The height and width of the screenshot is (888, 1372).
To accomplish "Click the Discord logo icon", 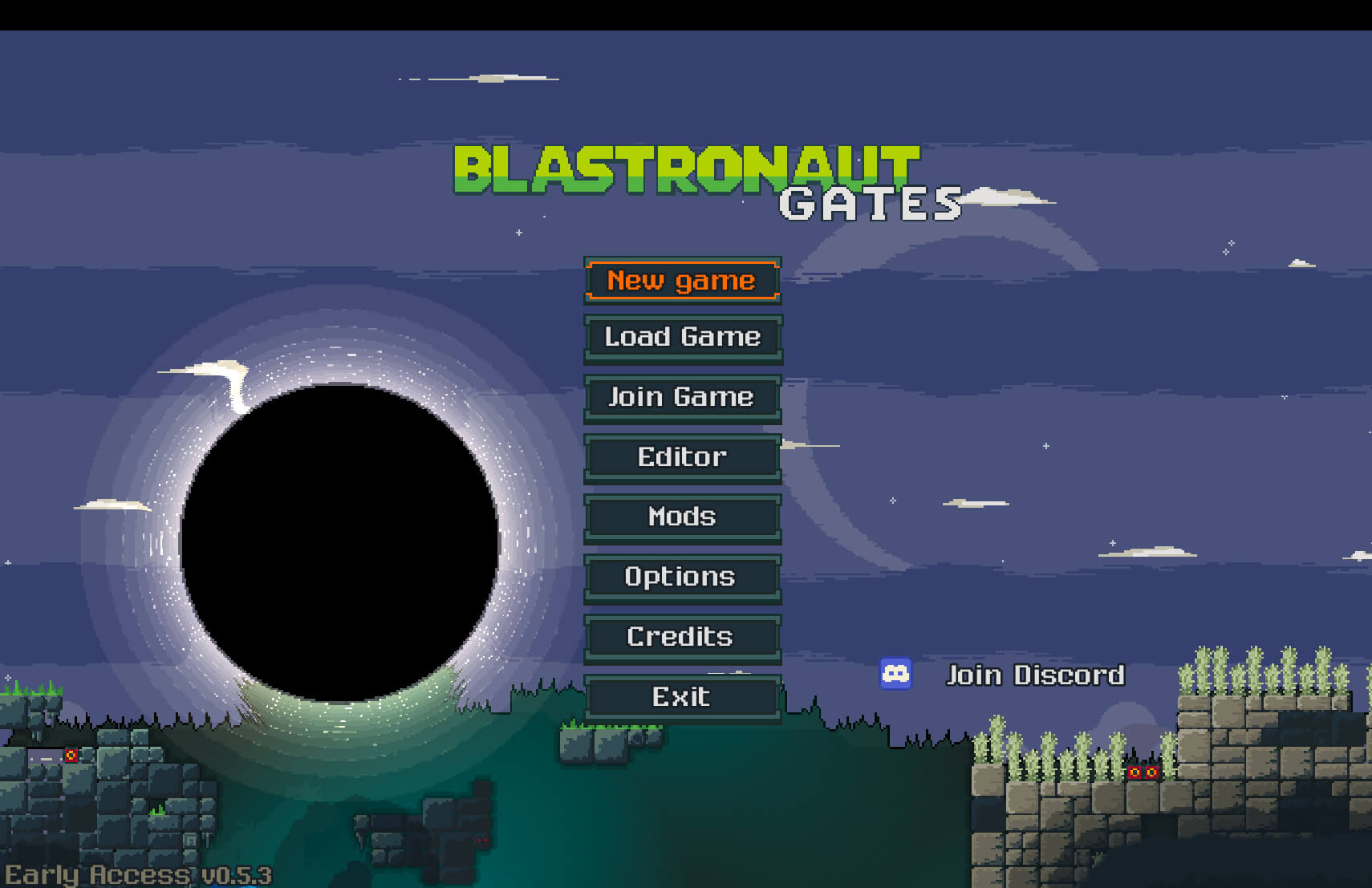I will pos(895,674).
